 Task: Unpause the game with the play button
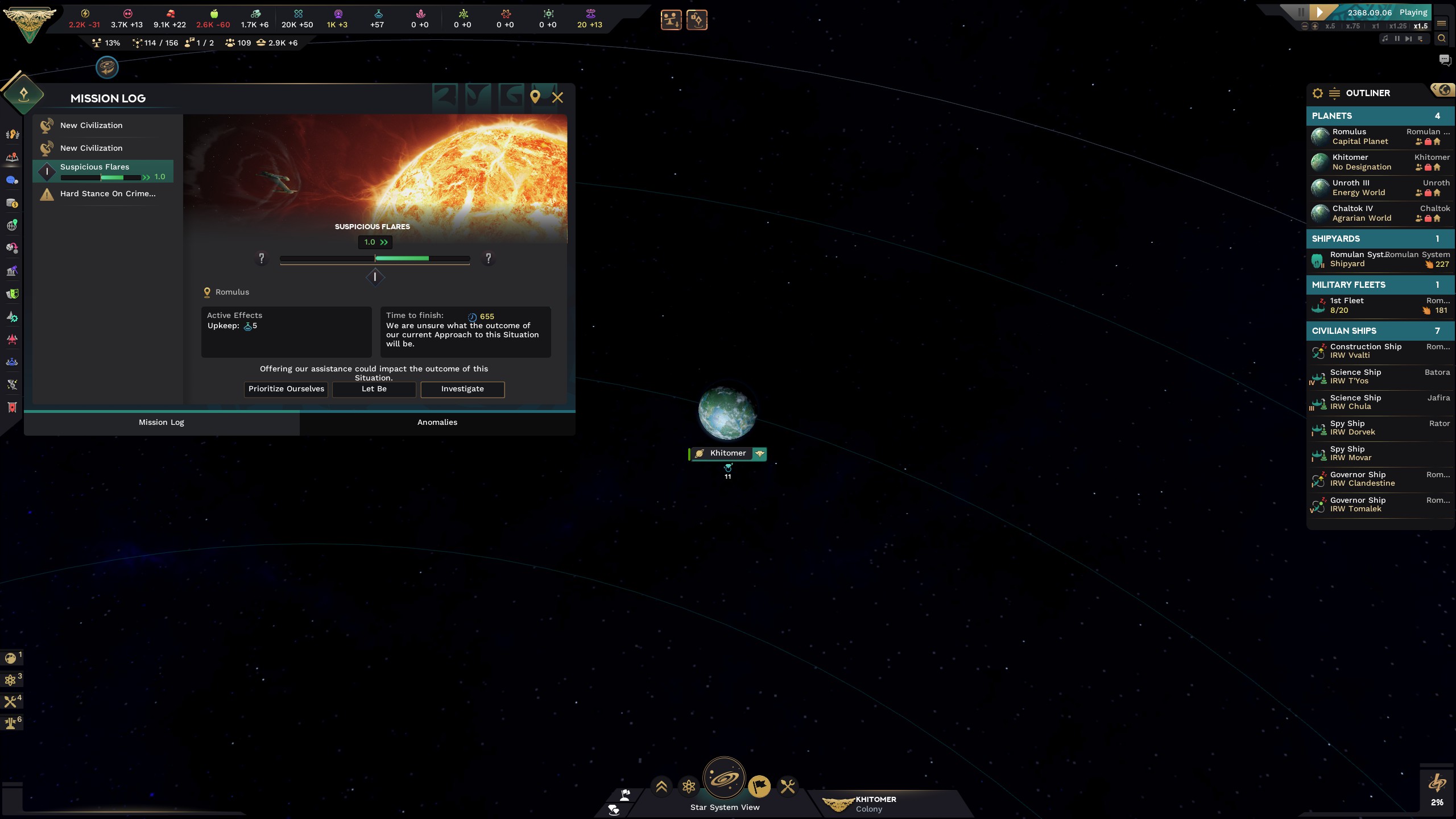click(x=1321, y=12)
